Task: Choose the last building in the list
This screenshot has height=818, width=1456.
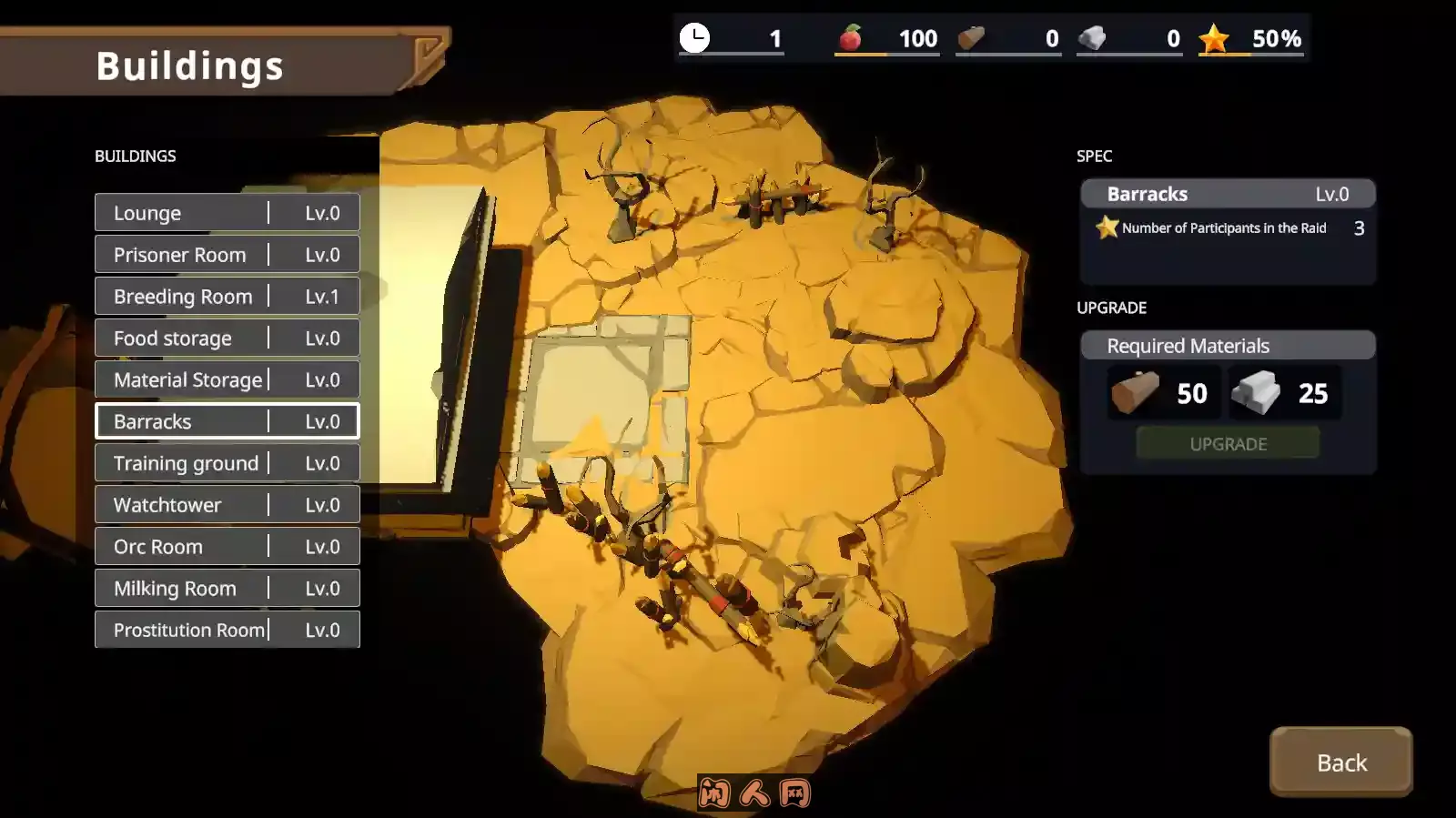Action: point(227,630)
